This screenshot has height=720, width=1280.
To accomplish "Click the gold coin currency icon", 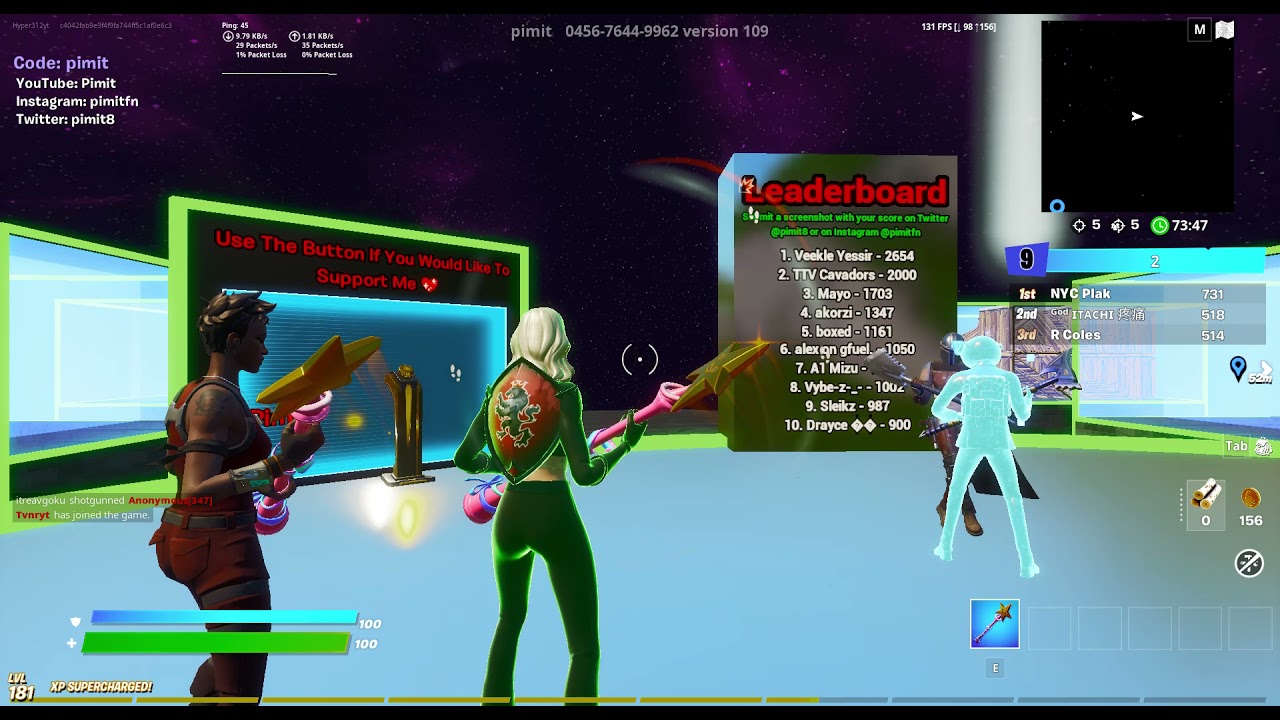I will [x=1250, y=498].
